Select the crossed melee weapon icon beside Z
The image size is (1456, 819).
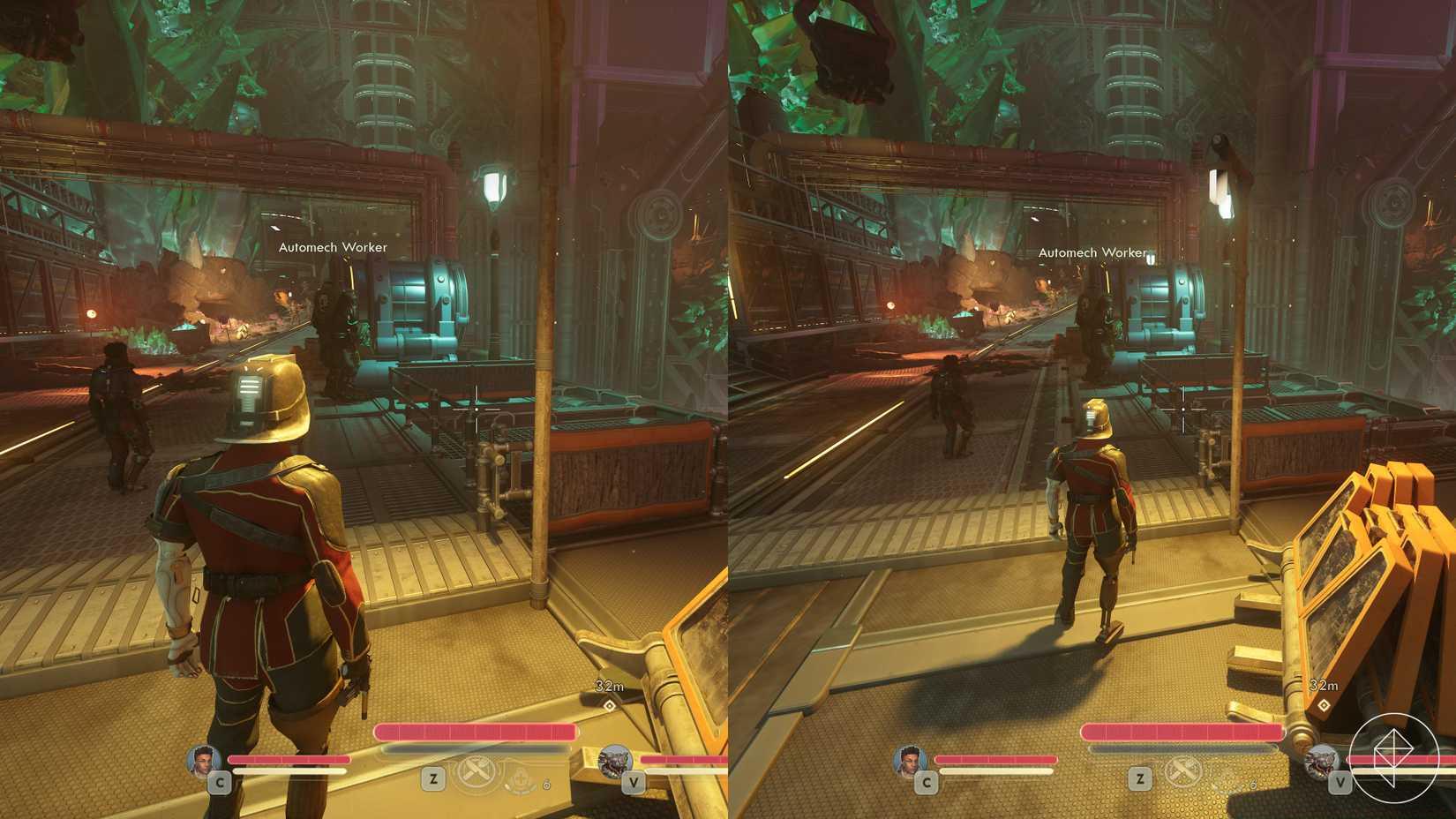pyautogui.click(x=477, y=770)
